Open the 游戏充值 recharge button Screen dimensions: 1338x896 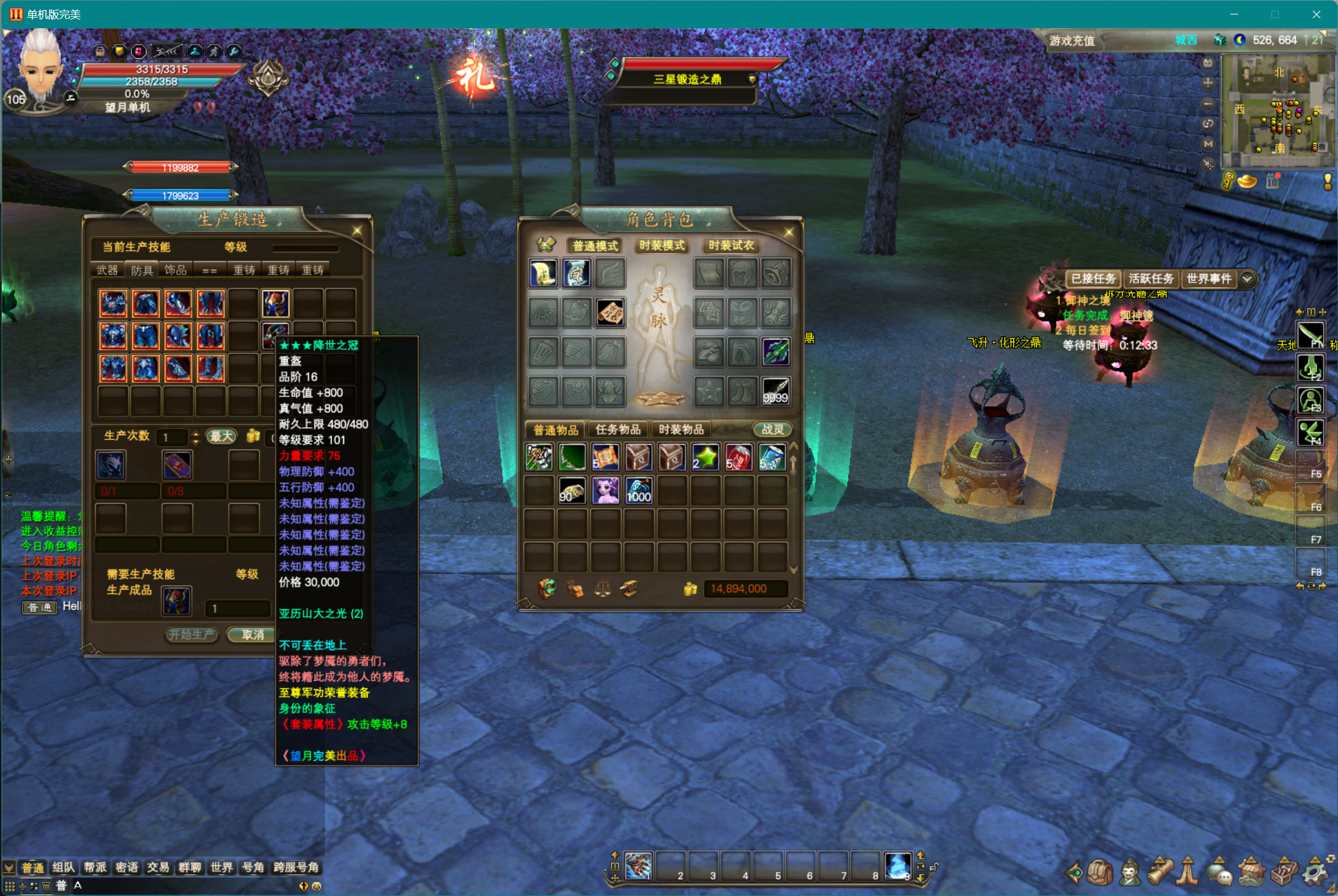coord(1072,41)
